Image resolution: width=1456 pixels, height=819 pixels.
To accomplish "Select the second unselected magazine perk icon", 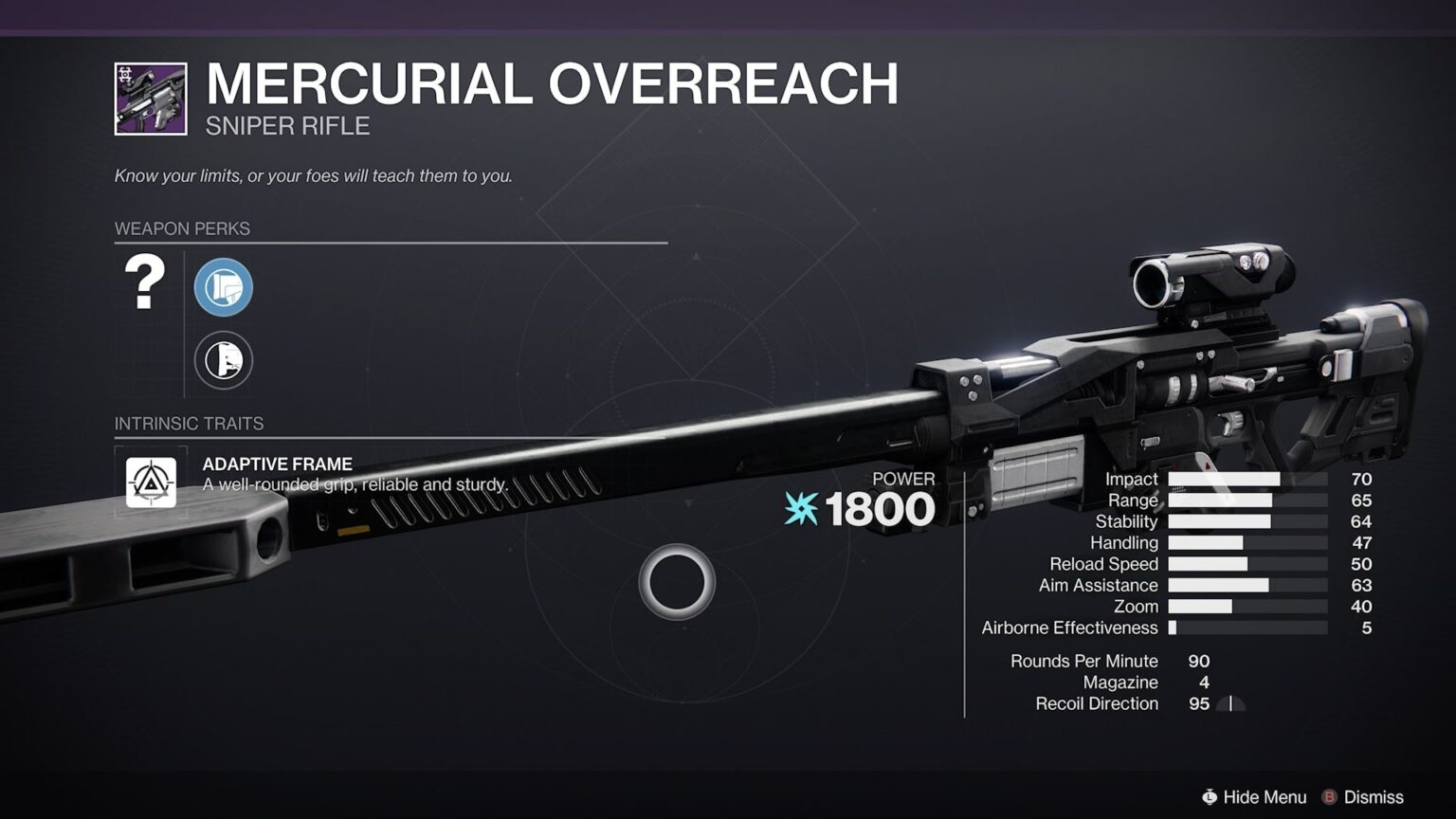I will pos(224,361).
